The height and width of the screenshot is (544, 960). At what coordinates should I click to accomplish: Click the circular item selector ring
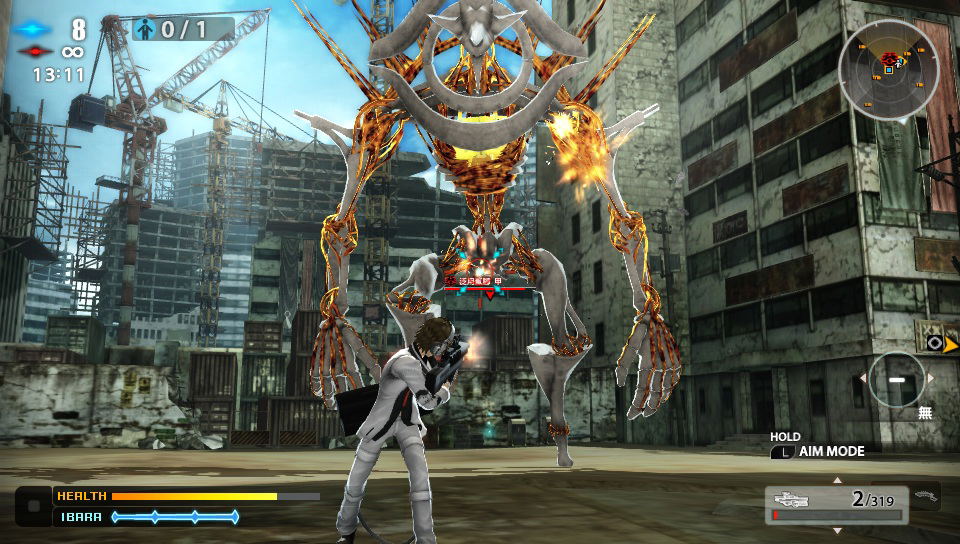pyautogui.click(x=895, y=379)
